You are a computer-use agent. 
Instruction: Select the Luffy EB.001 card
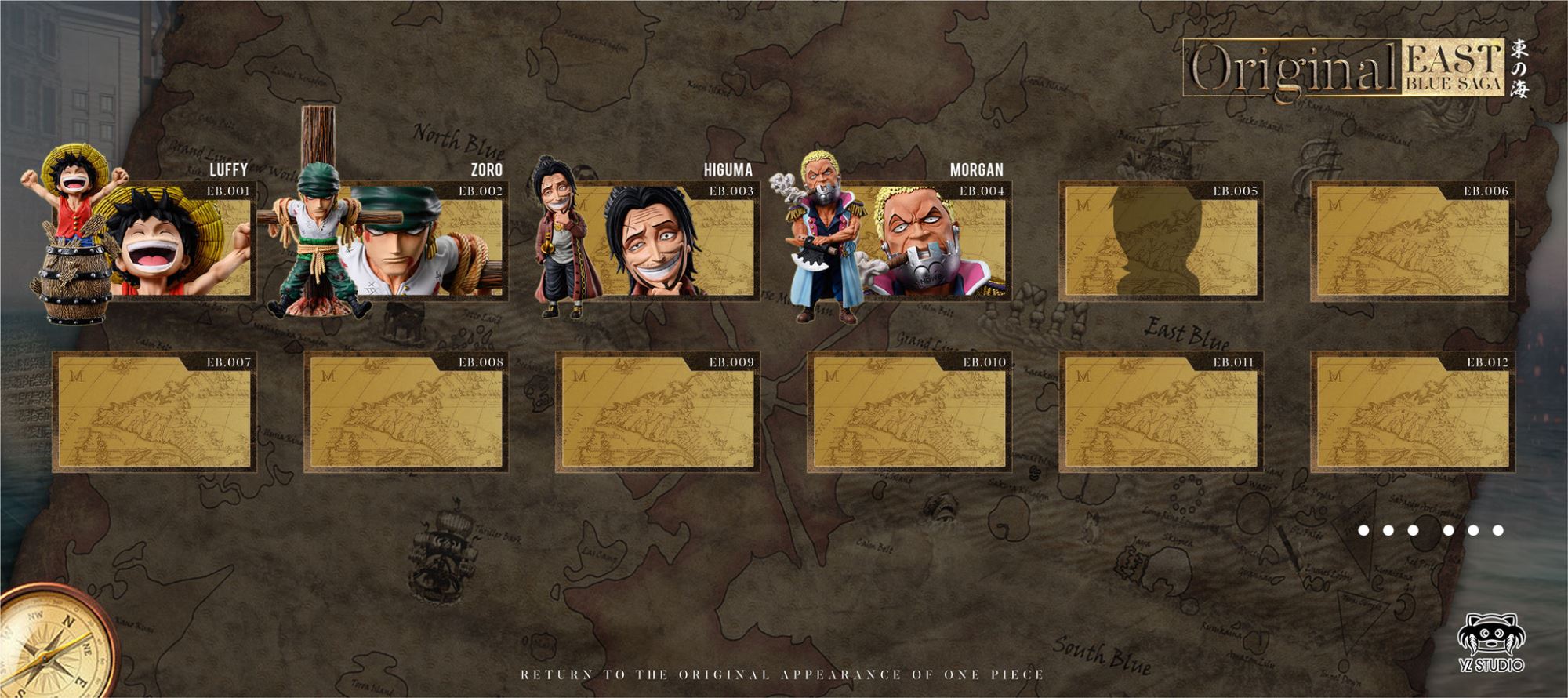click(154, 242)
